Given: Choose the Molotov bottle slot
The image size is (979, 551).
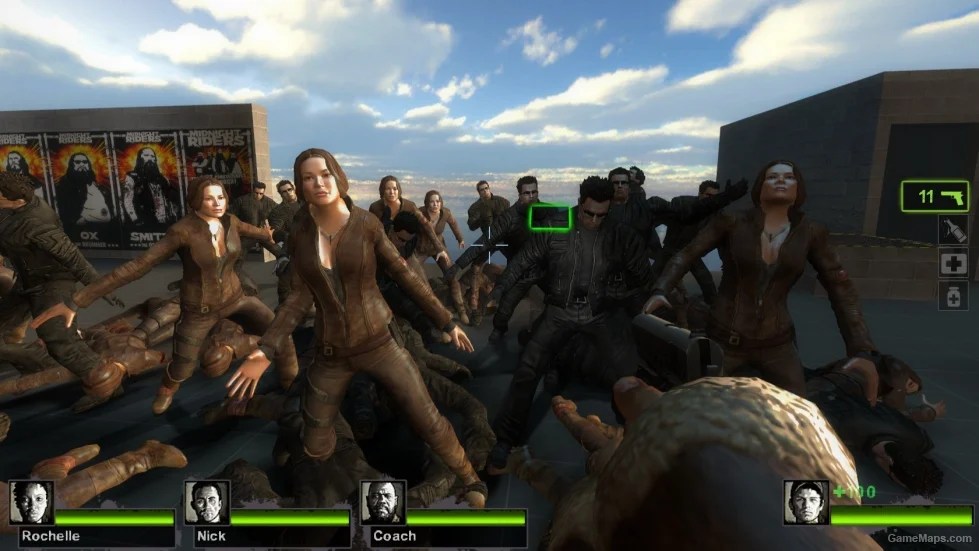Looking at the screenshot, I should tap(952, 231).
